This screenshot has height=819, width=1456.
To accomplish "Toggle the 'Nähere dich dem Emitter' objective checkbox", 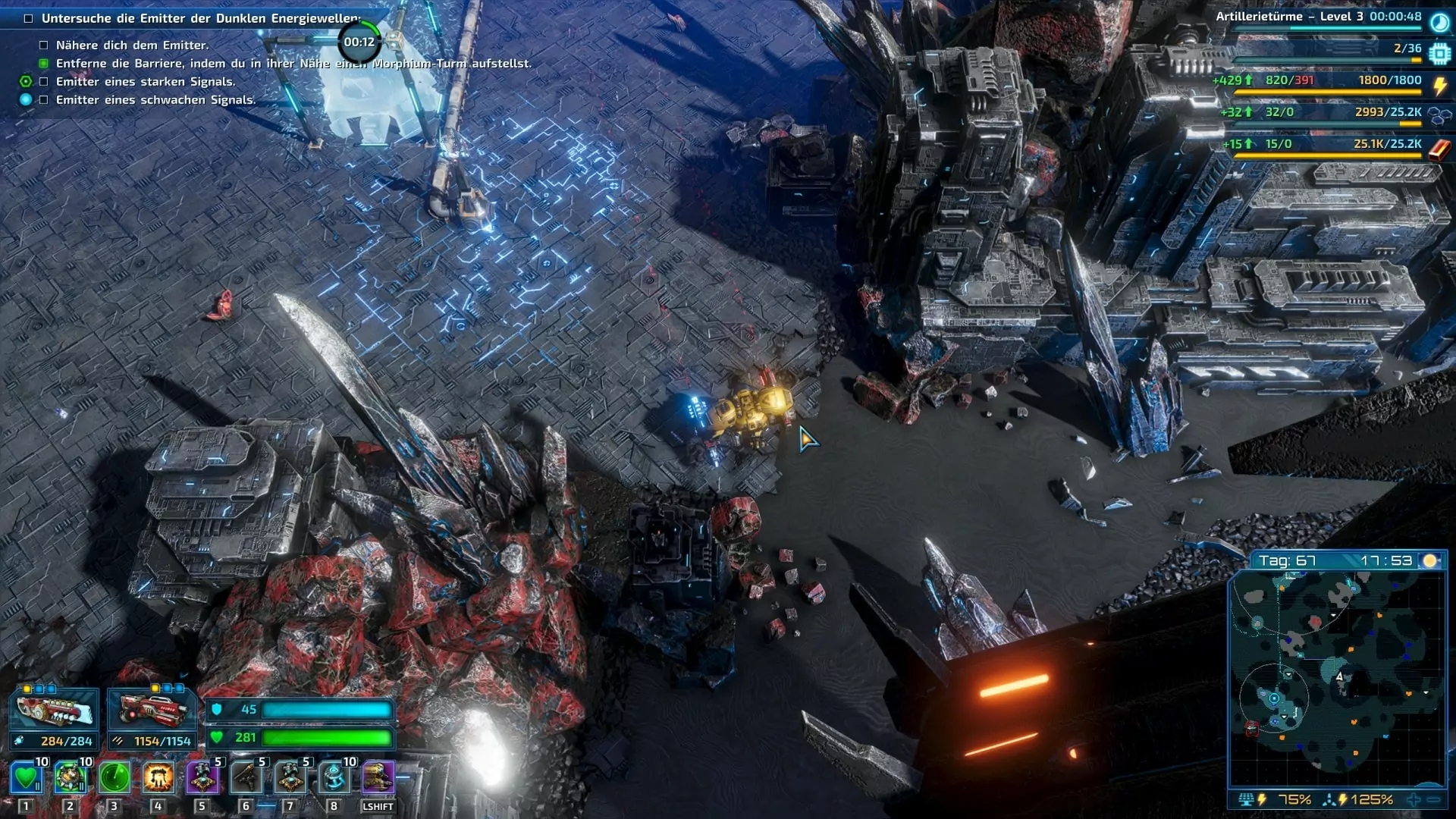I will (44, 45).
